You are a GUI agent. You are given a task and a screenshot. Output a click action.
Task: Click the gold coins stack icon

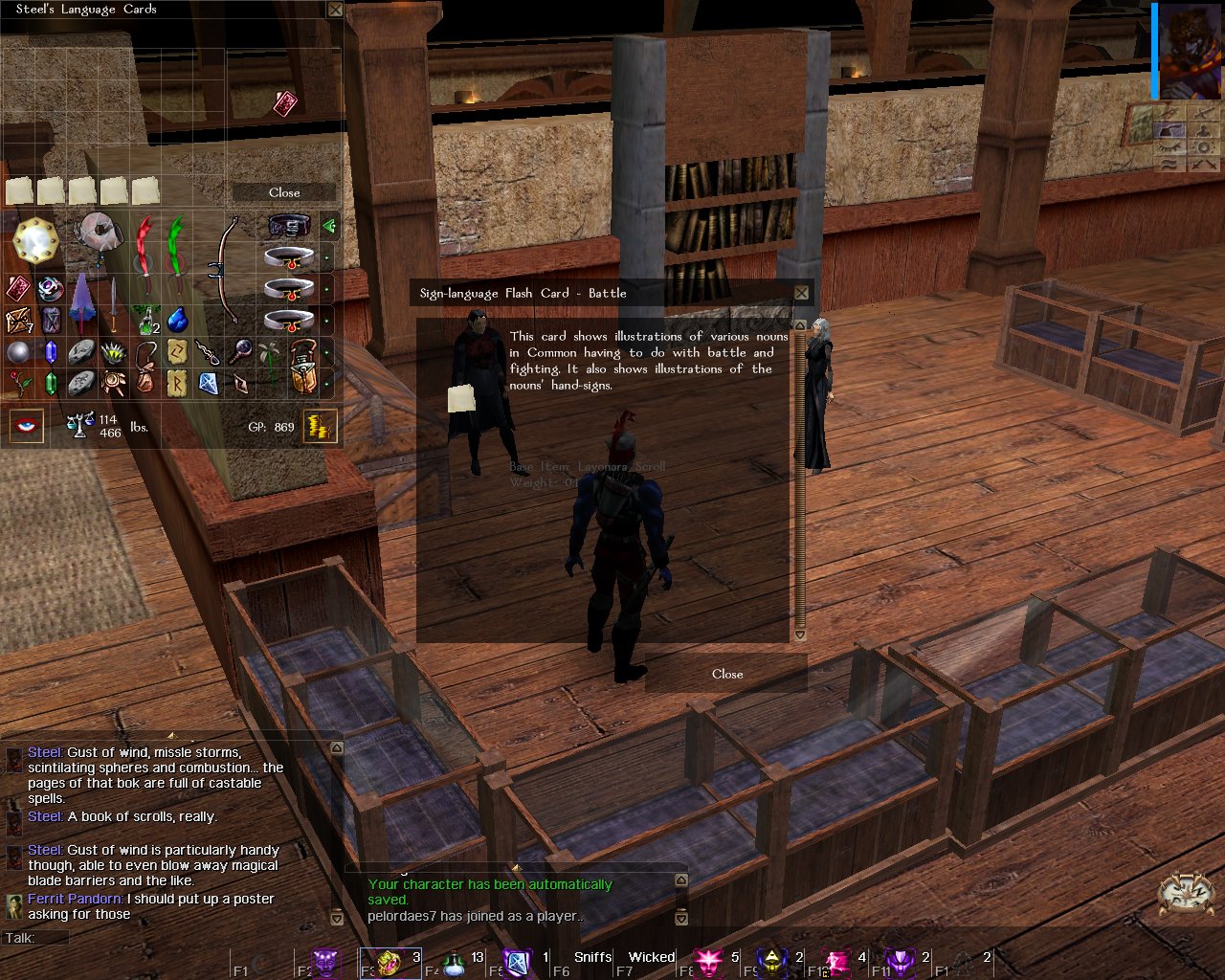tap(320, 426)
